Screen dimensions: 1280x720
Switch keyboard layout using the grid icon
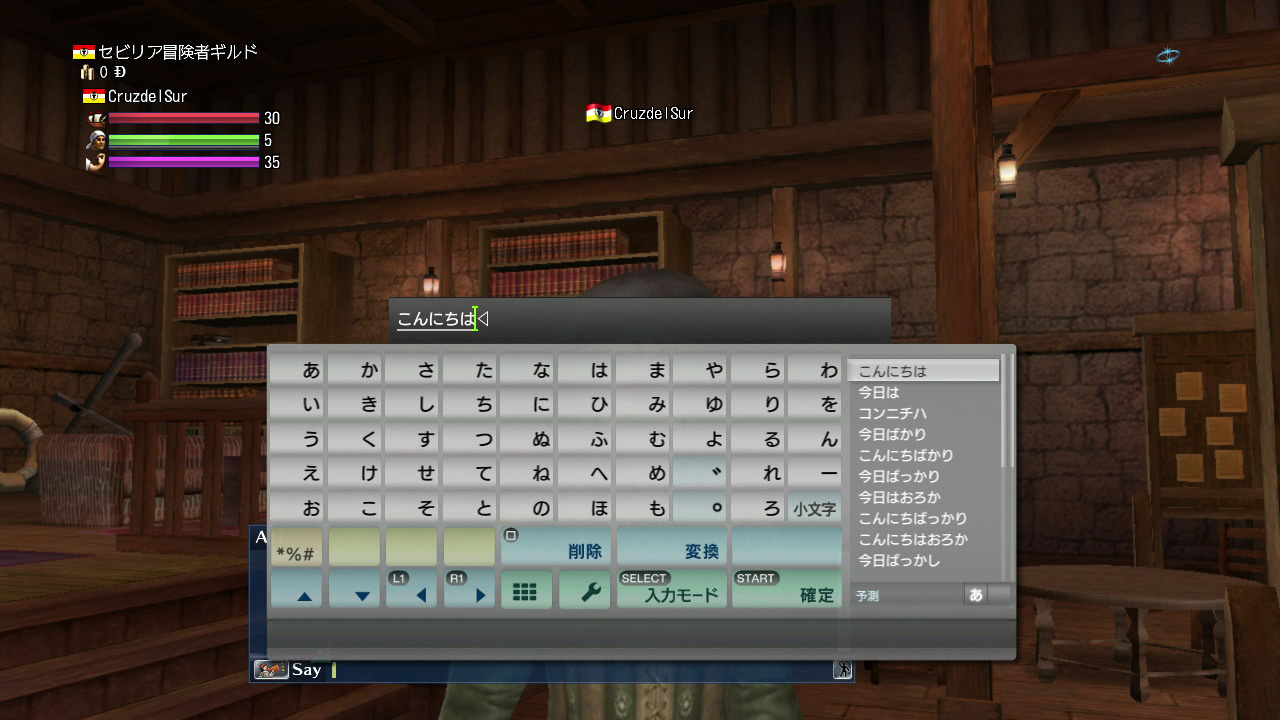tap(526, 590)
